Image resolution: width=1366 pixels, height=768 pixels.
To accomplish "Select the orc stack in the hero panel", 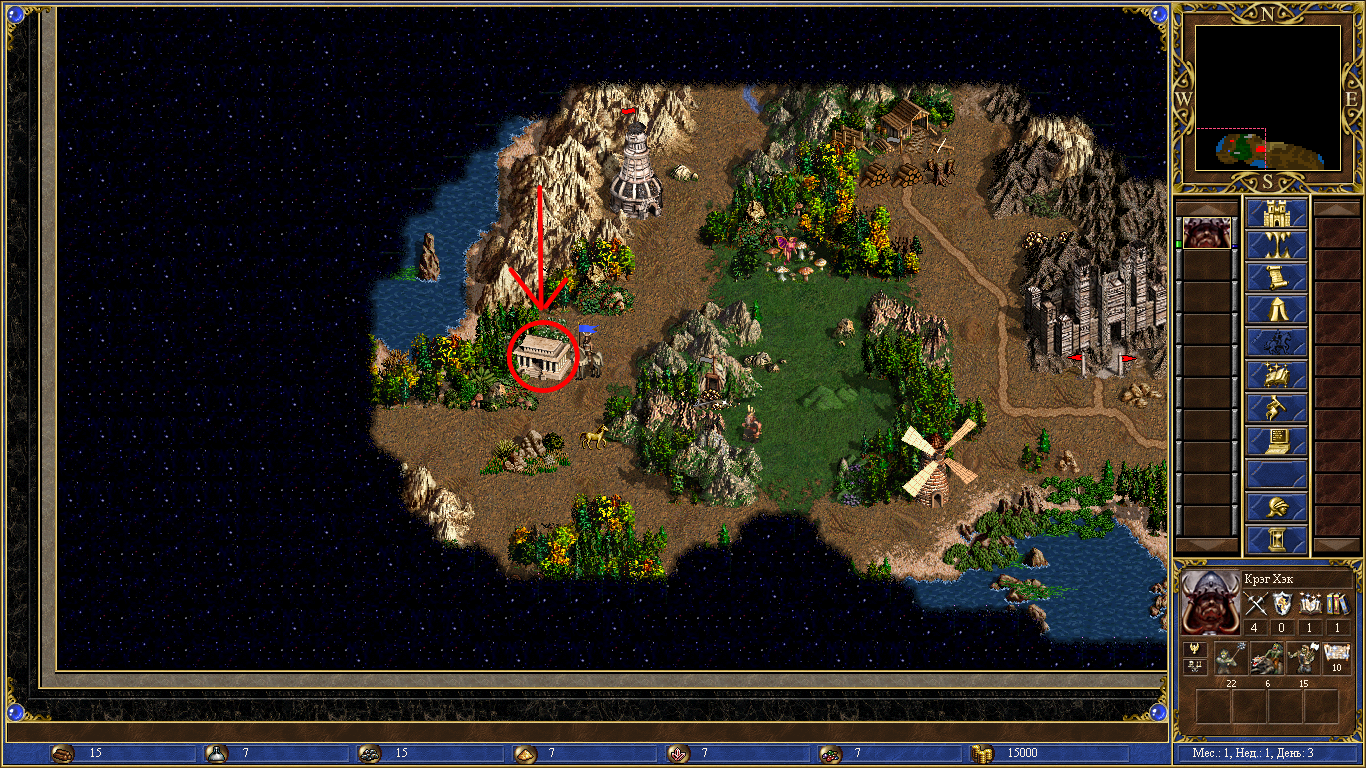I will click(1302, 658).
